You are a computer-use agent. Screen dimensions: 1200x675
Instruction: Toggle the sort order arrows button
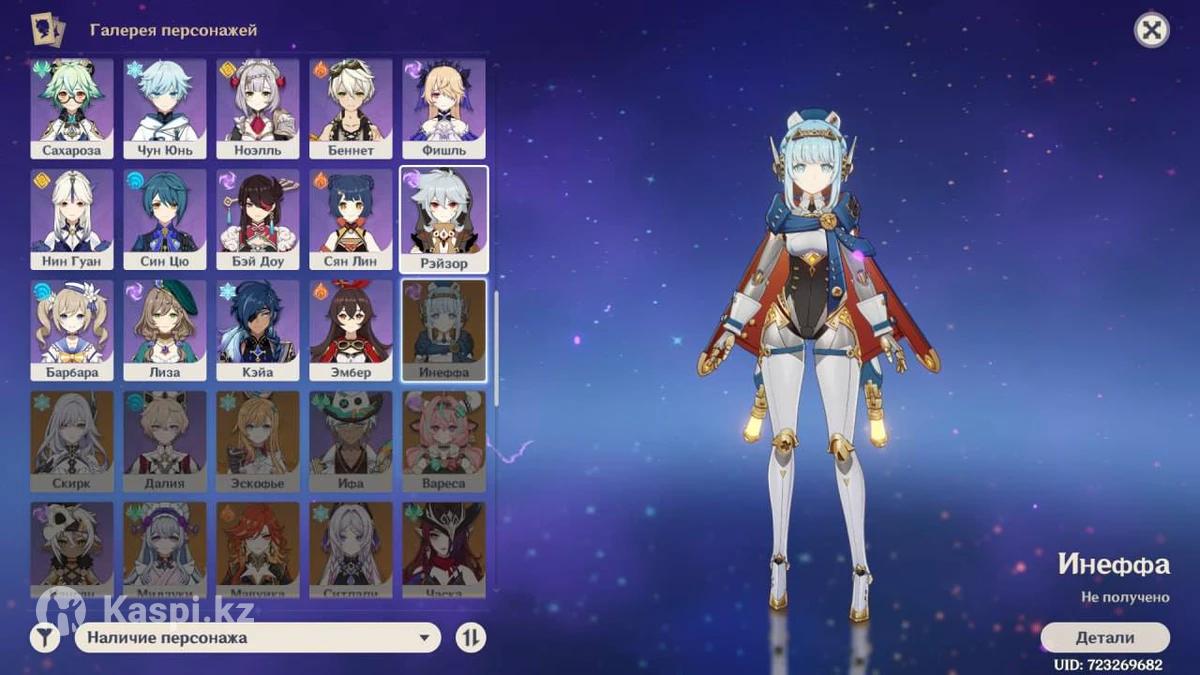pos(470,637)
